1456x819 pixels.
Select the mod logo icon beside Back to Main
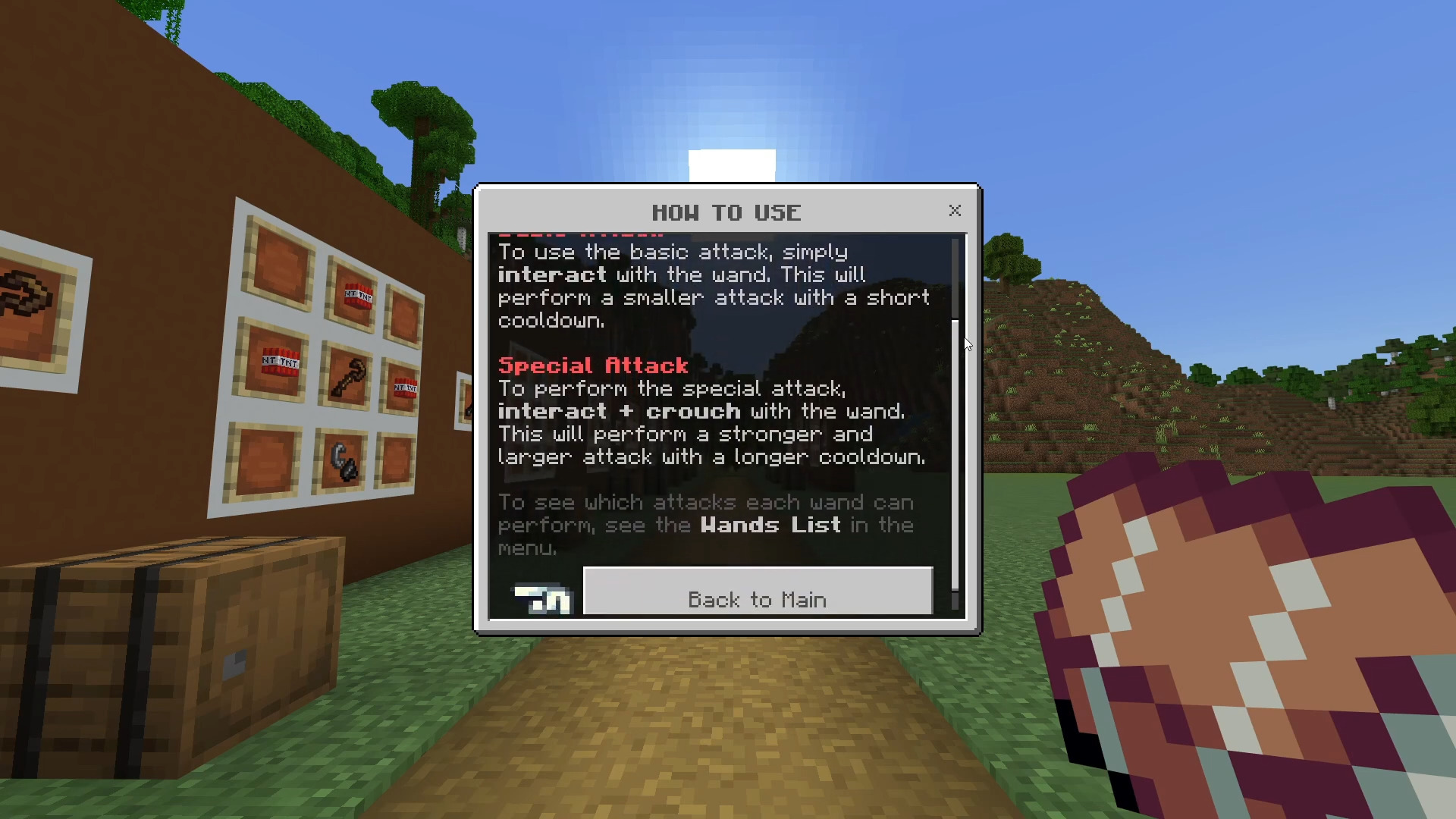click(541, 599)
